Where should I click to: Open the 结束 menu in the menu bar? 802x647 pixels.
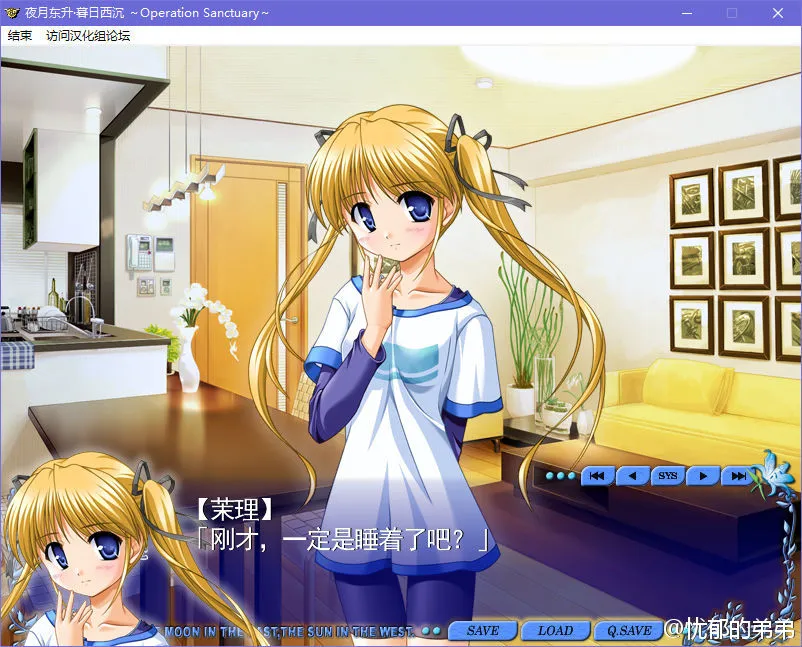pyautogui.click(x=20, y=35)
